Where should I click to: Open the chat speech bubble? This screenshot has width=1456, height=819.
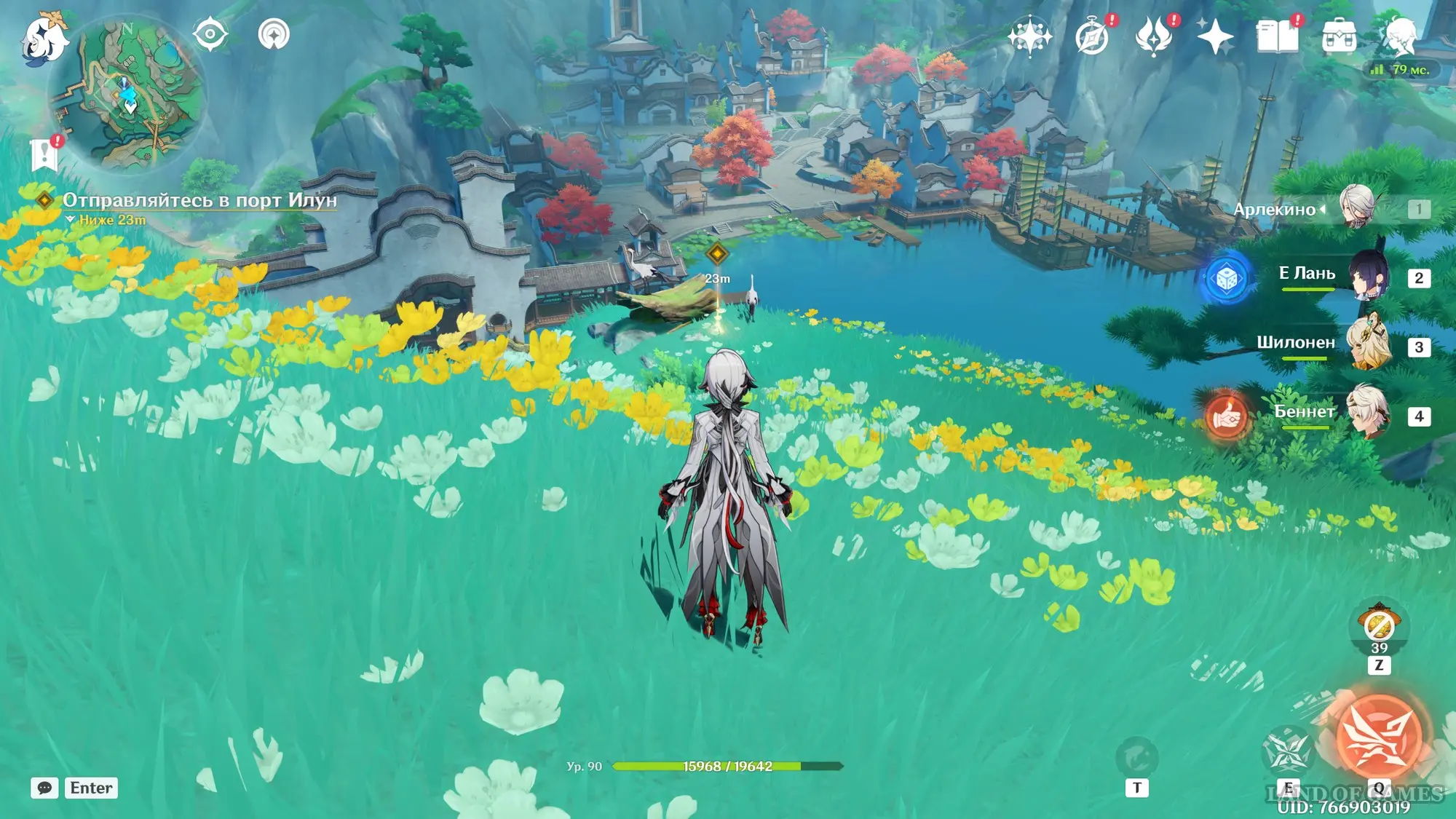pos(44,788)
